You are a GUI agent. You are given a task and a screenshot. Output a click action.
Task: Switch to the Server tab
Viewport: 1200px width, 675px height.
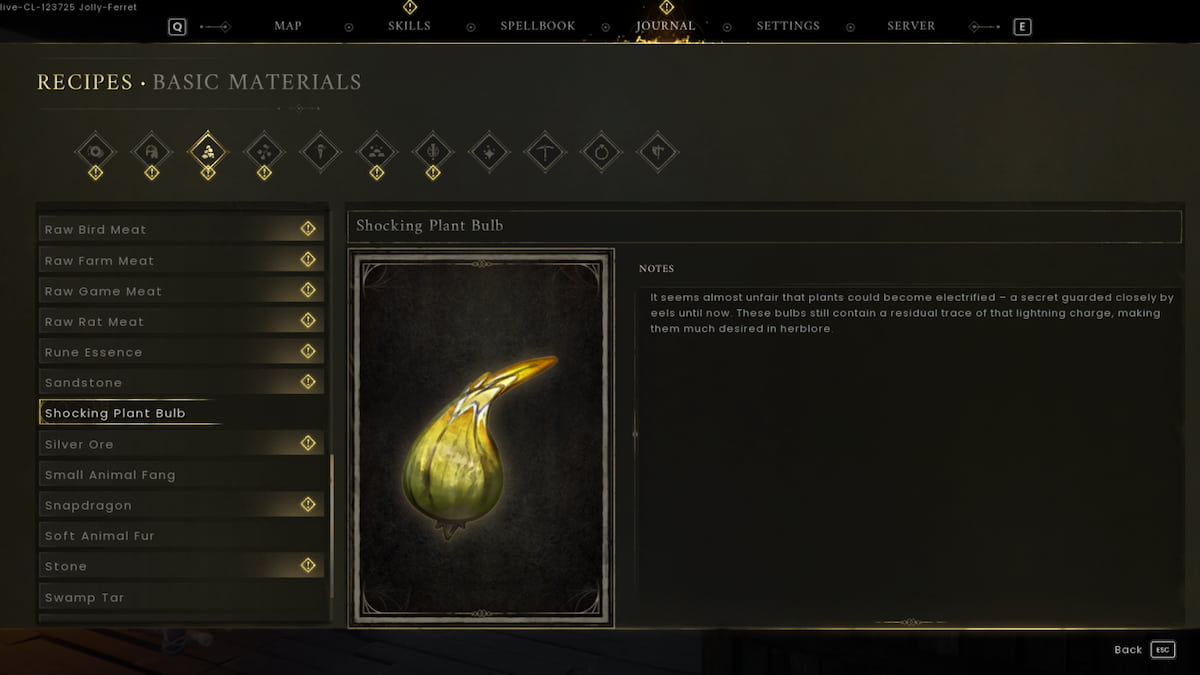click(911, 26)
